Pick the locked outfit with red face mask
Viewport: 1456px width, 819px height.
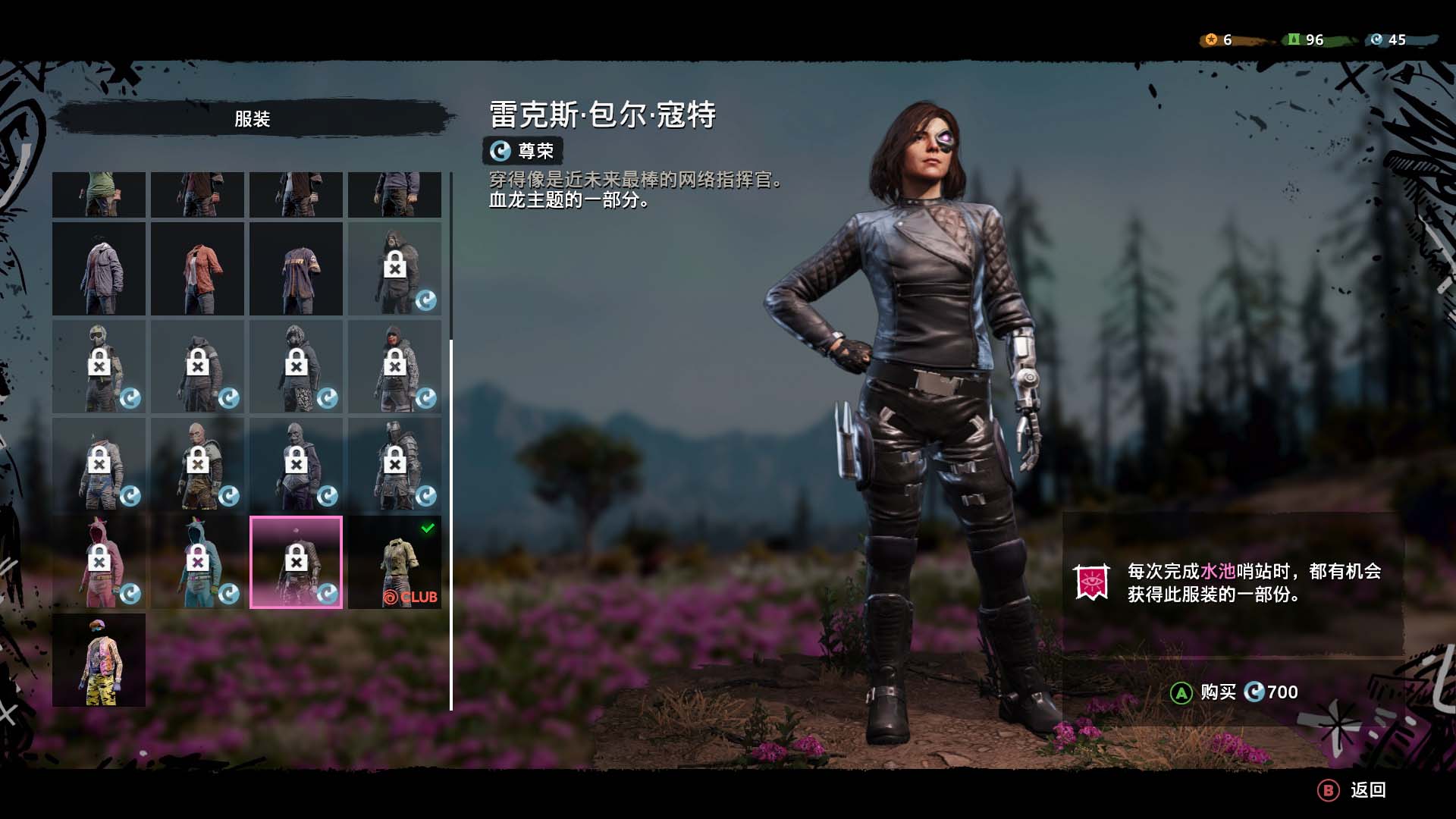point(394,367)
